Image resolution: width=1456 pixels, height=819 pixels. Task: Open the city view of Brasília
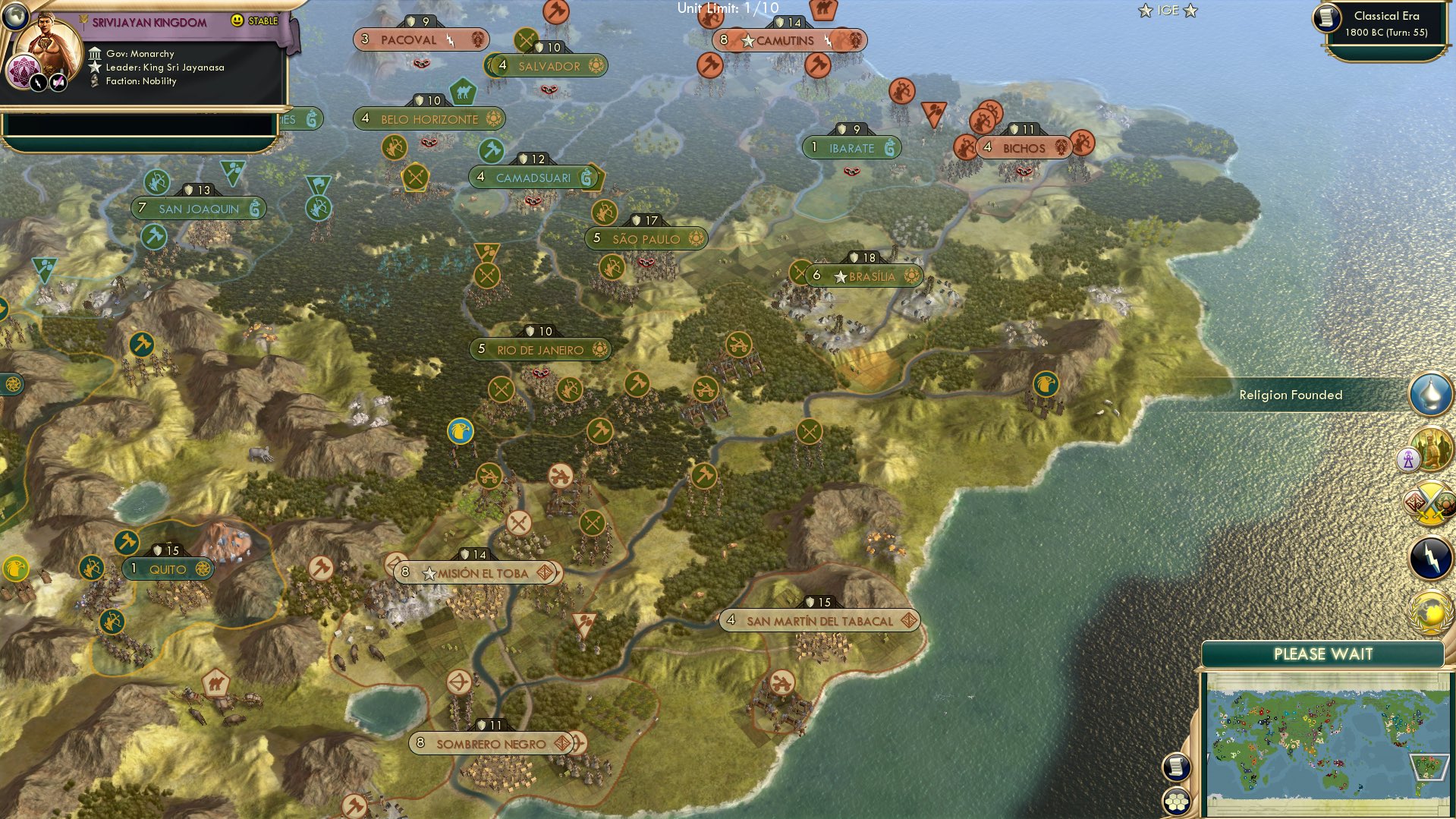(861, 276)
